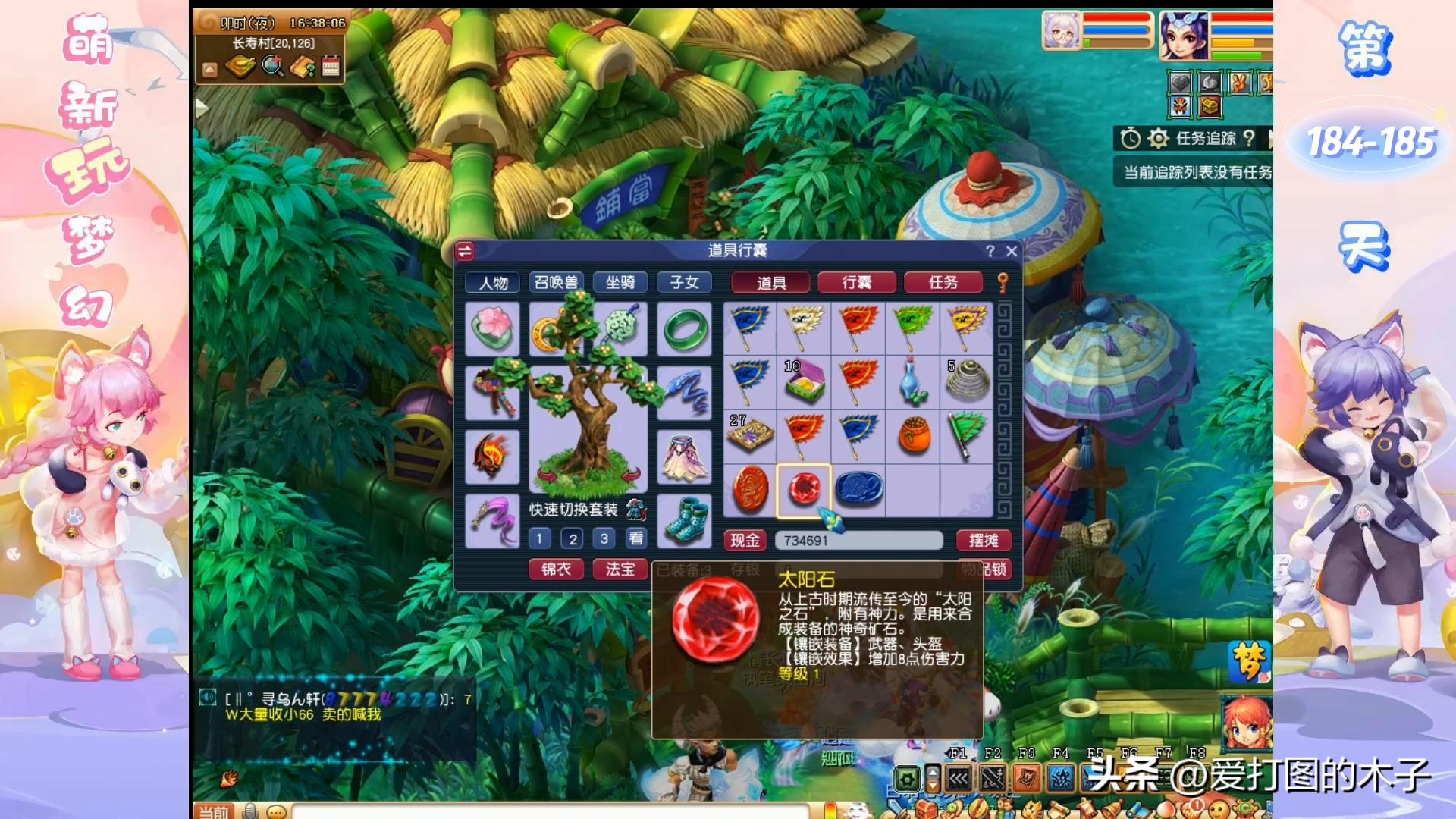Select the 太阳石 gem in the bag grid
The width and height of the screenshot is (1456, 819).
(805, 489)
